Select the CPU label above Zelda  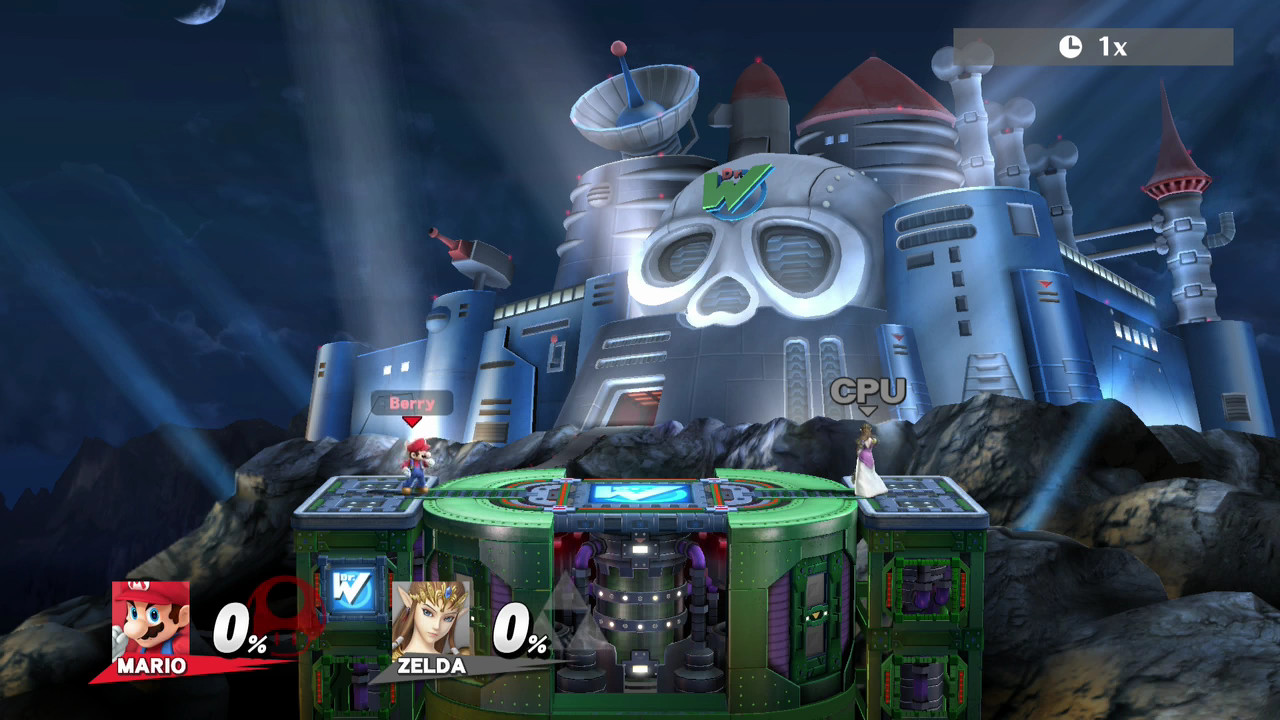tap(869, 391)
